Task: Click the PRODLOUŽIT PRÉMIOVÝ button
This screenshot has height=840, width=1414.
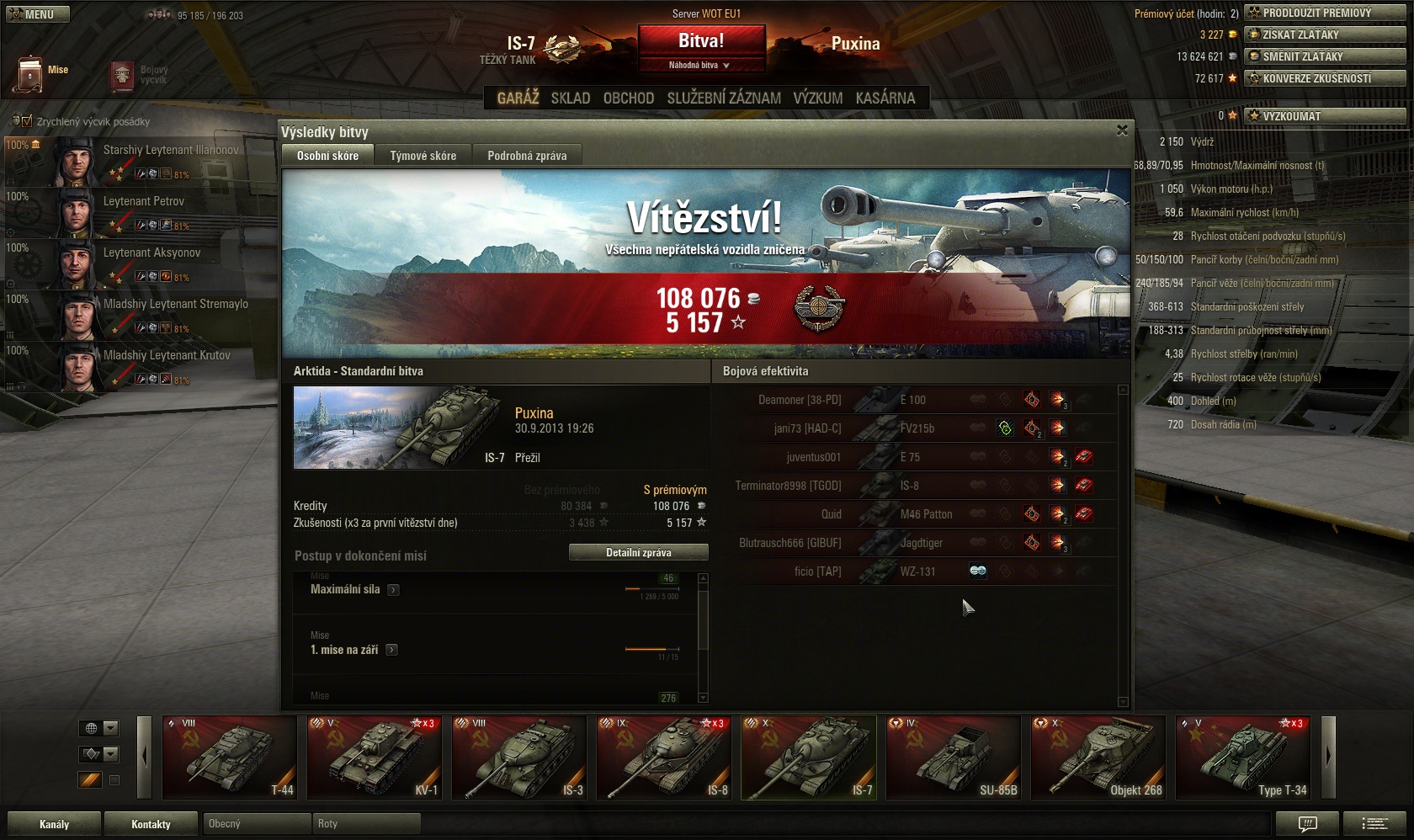Action: pyautogui.click(x=1325, y=13)
